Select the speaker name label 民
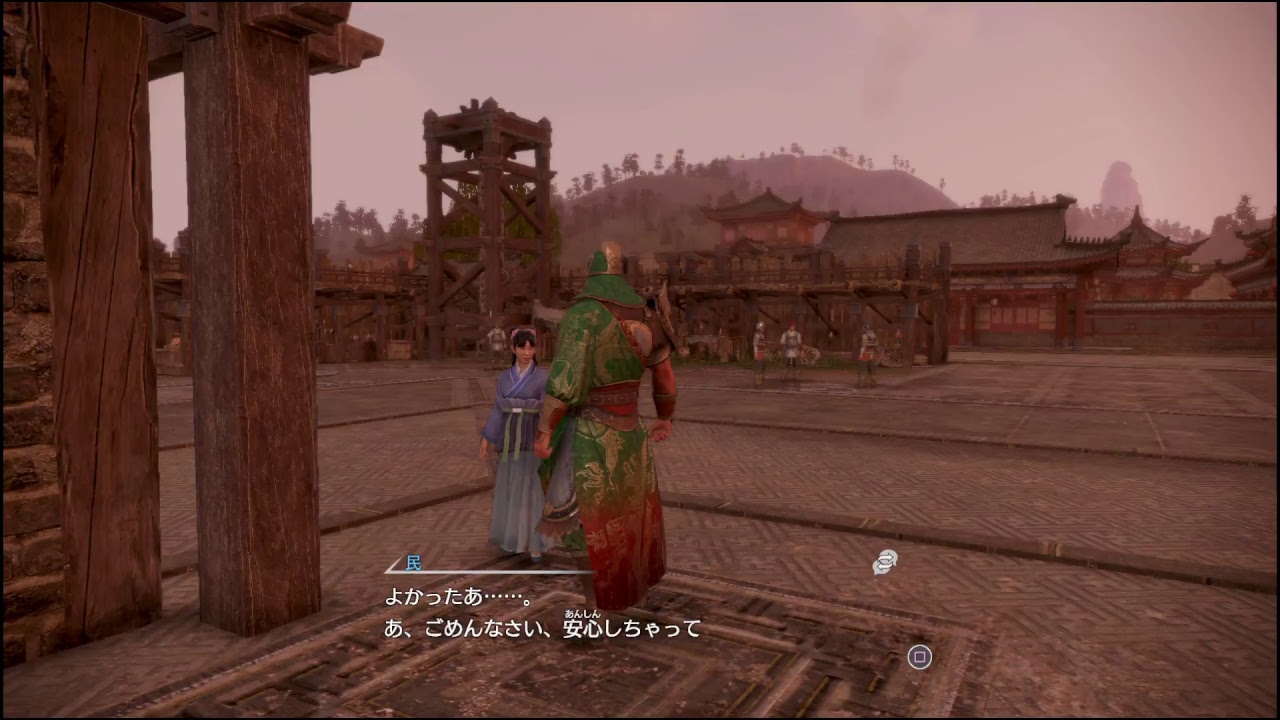This screenshot has height=720, width=1280. (x=415, y=562)
